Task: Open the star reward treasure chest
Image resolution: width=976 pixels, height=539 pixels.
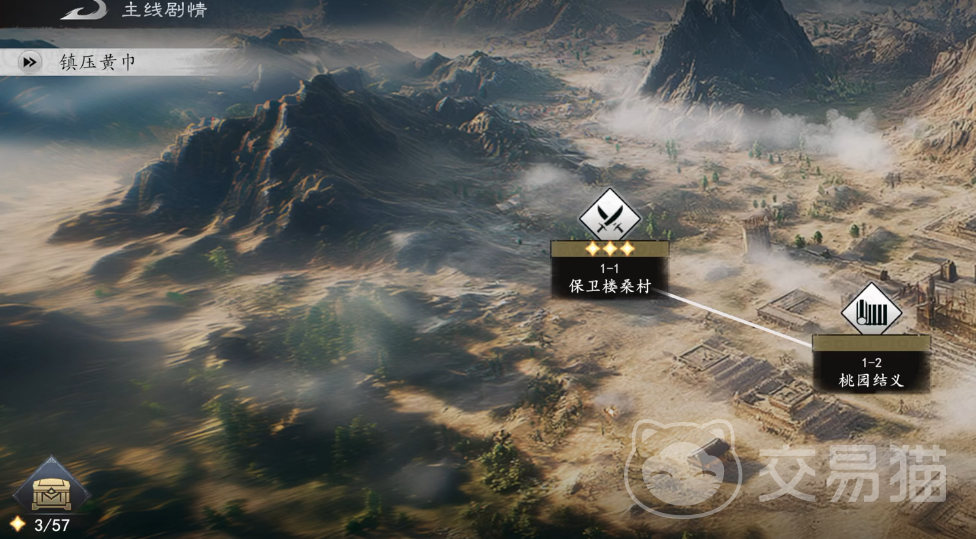Action: coord(51,489)
